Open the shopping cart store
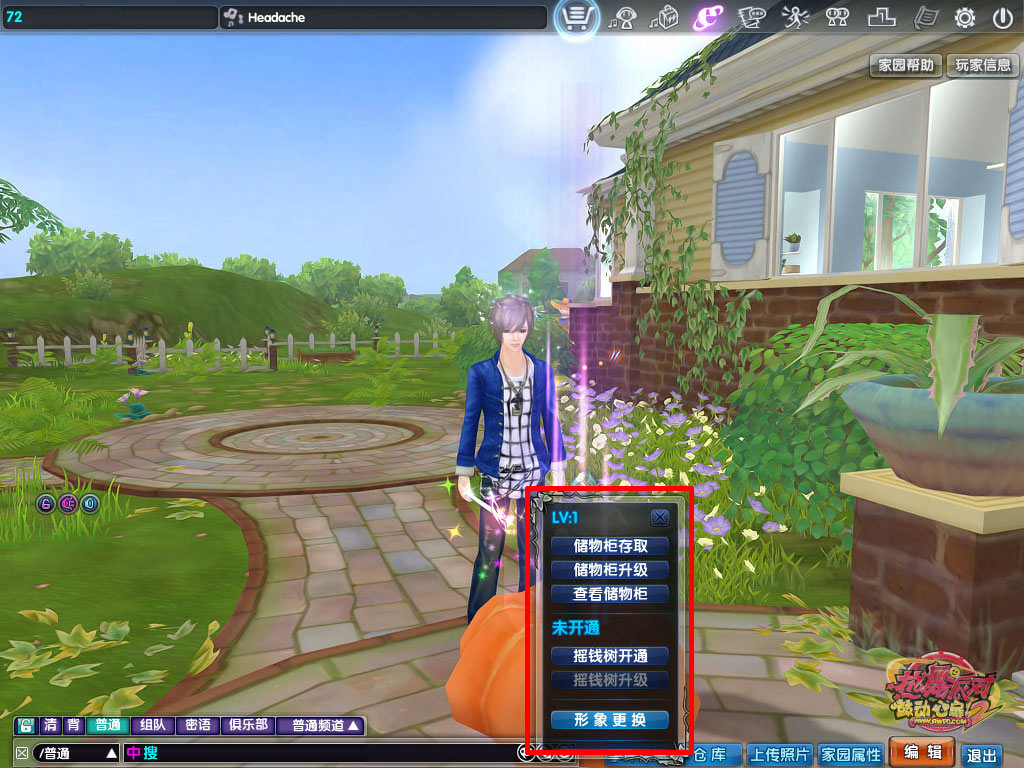 (577, 18)
